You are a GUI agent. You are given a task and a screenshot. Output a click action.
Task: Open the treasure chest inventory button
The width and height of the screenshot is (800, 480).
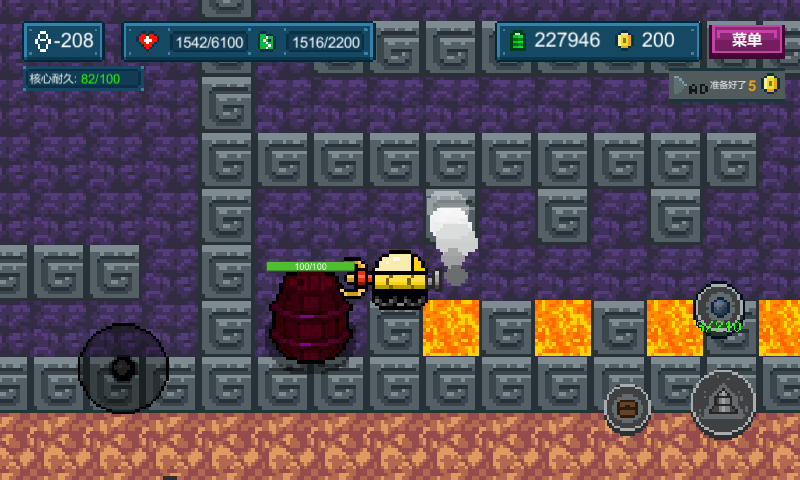627,407
